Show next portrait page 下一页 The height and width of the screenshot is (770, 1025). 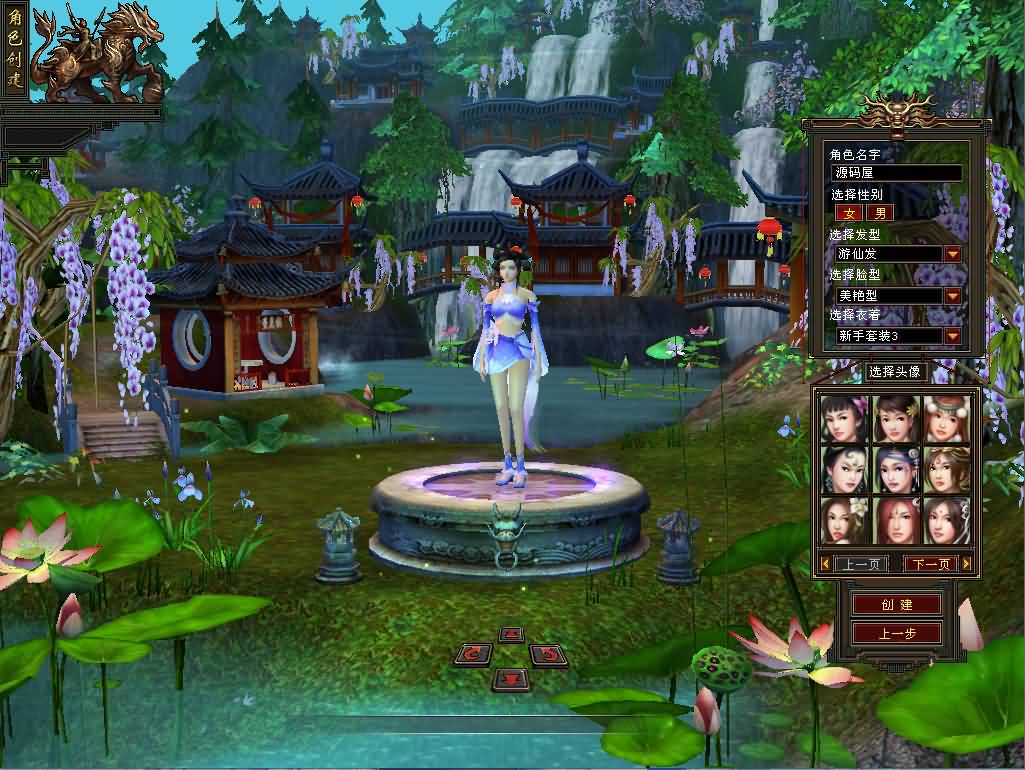pyautogui.click(x=930, y=564)
